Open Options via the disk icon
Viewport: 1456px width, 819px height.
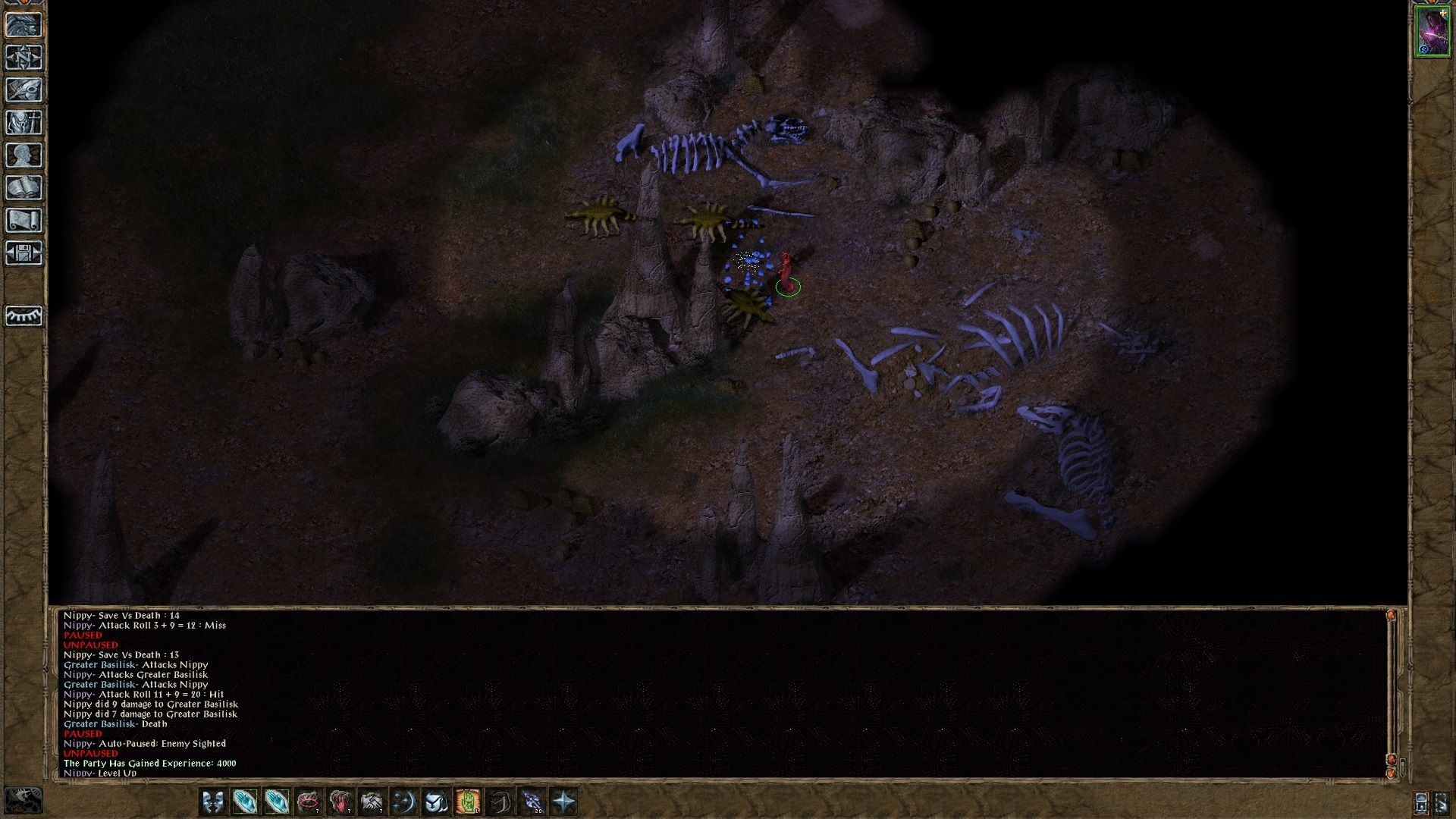(x=24, y=251)
